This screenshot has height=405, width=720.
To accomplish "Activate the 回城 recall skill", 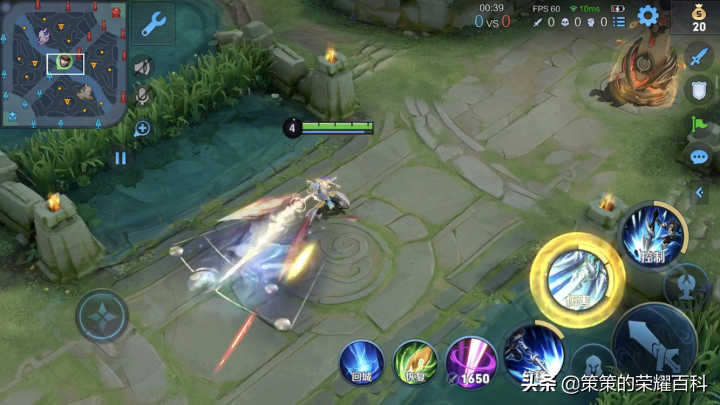I will 361,362.
